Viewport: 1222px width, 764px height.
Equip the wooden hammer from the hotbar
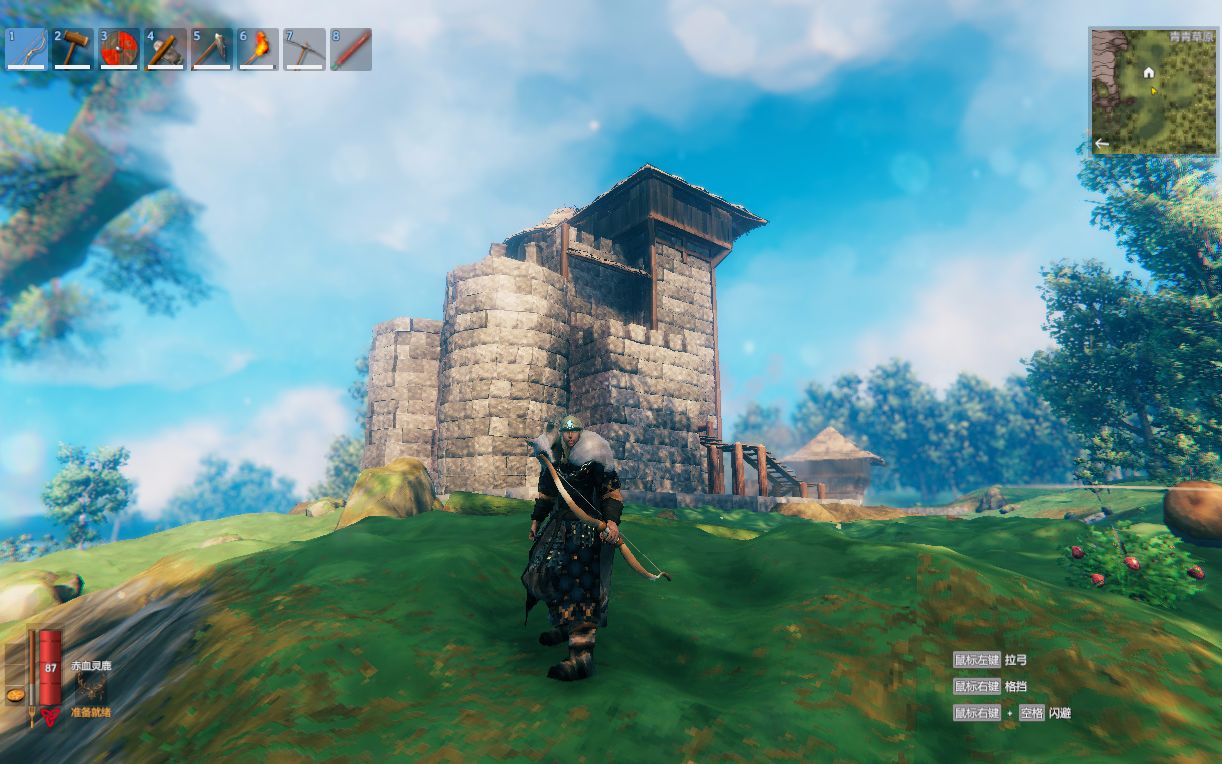click(73, 49)
